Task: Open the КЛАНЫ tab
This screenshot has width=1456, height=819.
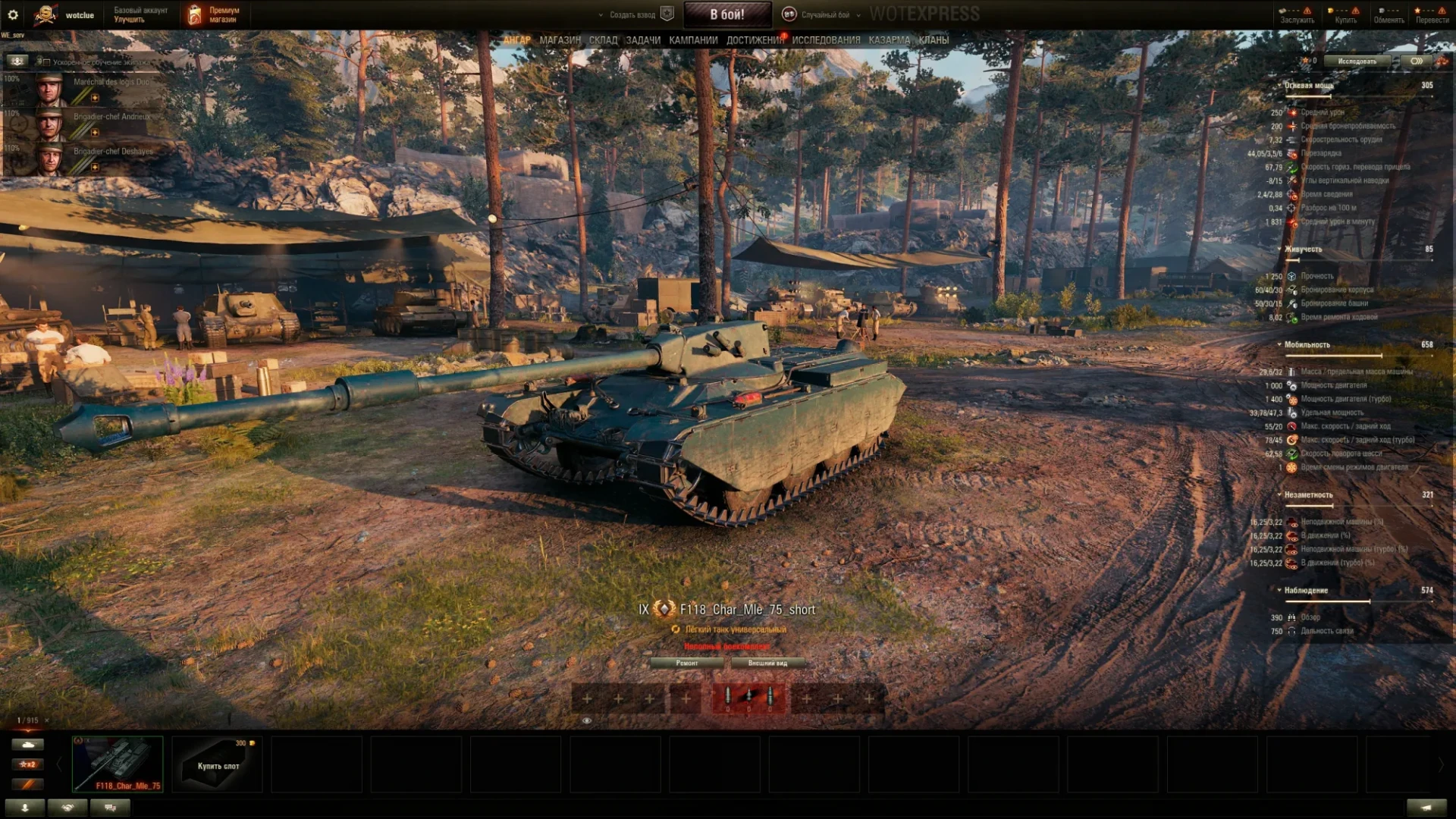Action: (934, 40)
